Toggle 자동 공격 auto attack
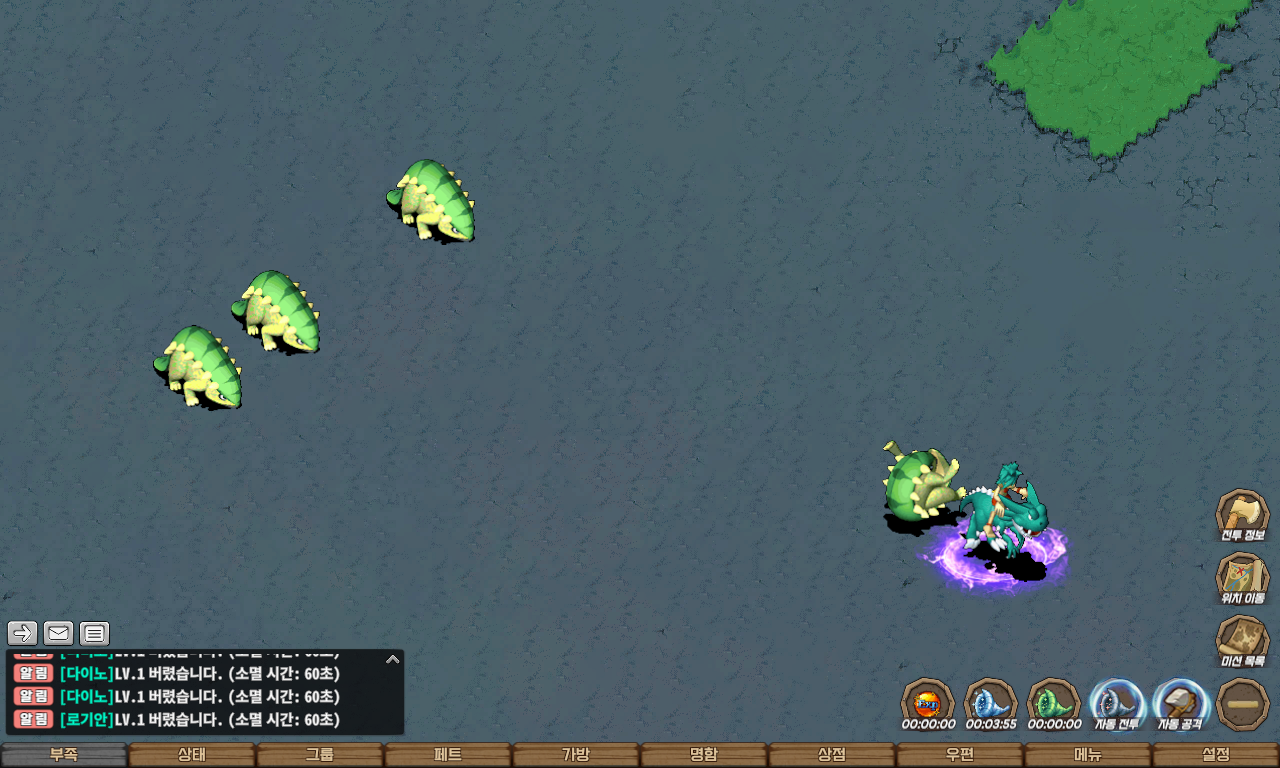Viewport: 1280px width, 768px height. (1180, 703)
